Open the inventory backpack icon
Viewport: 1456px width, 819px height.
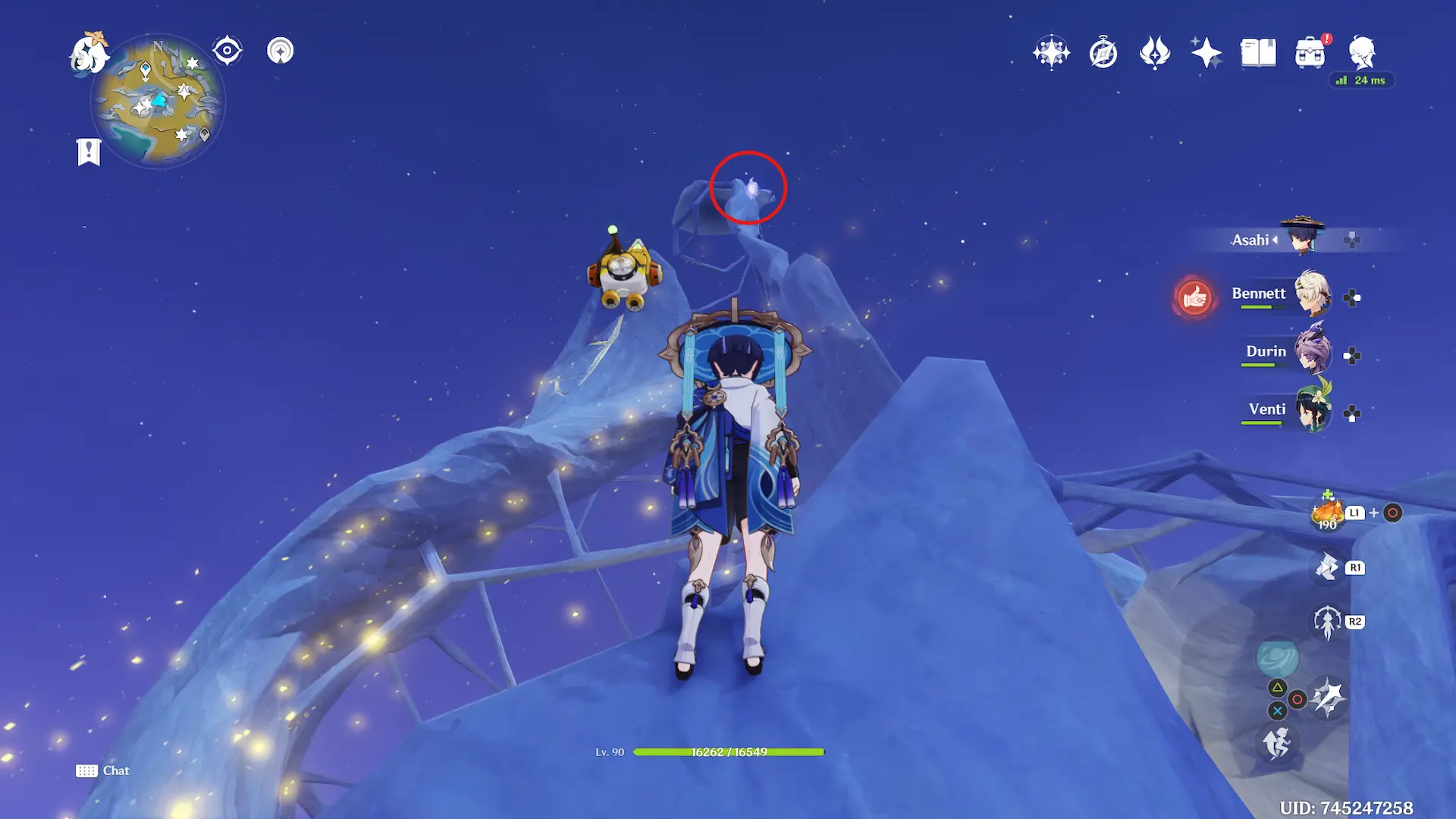click(x=1310, y=53)
